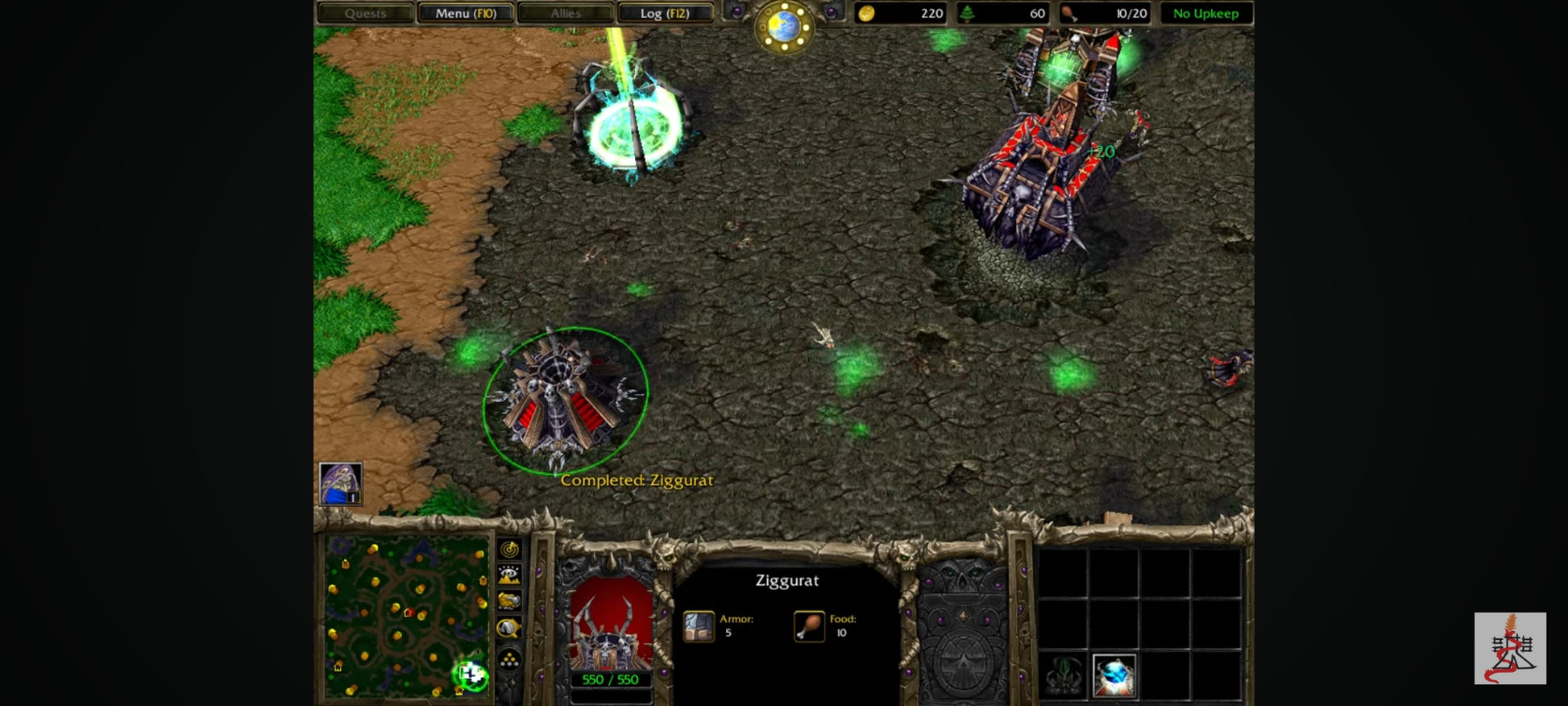1568x706 pixels.
Task: Click the greyed-out Spirit Tower upgrade icon
Action: tap(1064, 675)
